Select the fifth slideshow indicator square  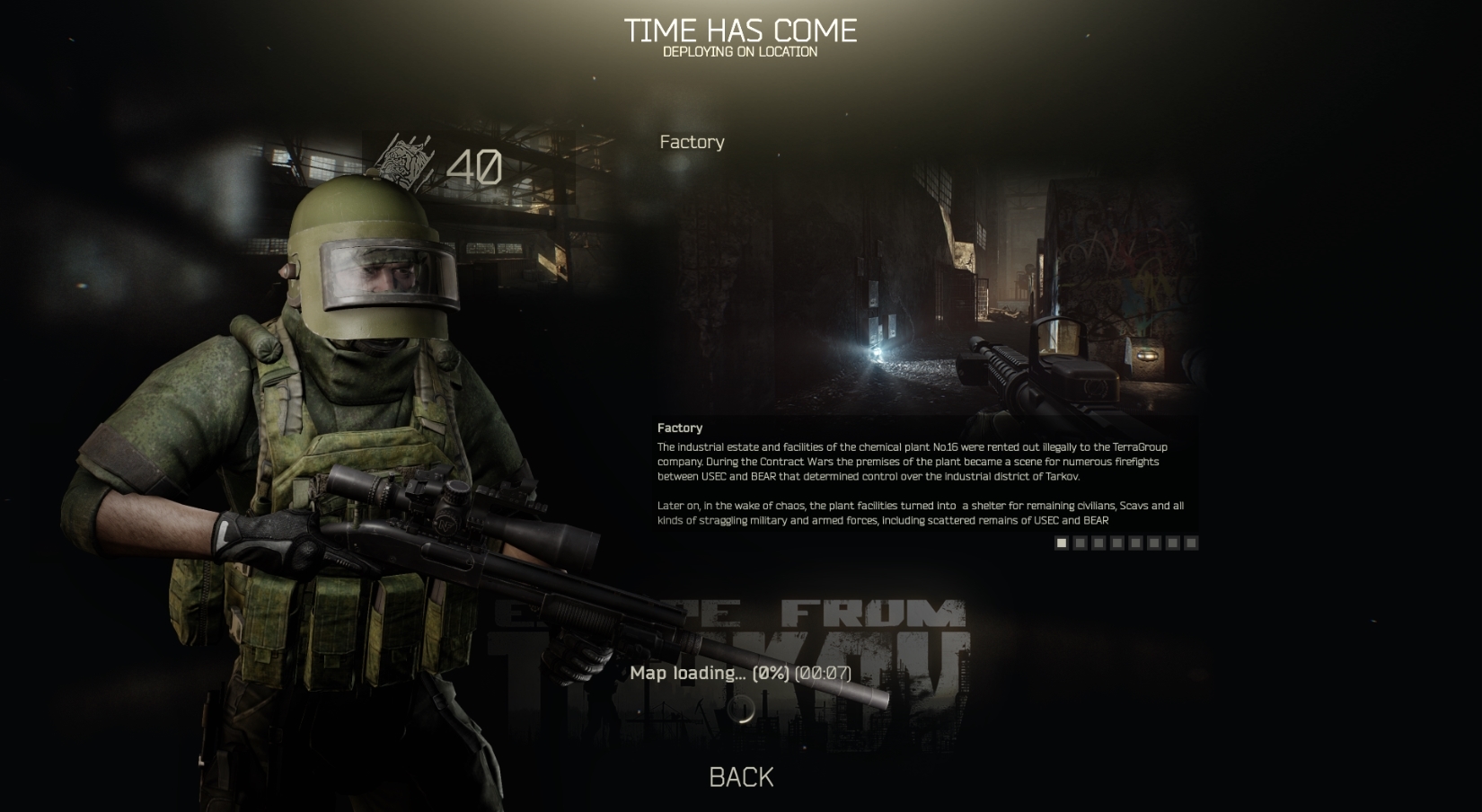point(1135,543)
